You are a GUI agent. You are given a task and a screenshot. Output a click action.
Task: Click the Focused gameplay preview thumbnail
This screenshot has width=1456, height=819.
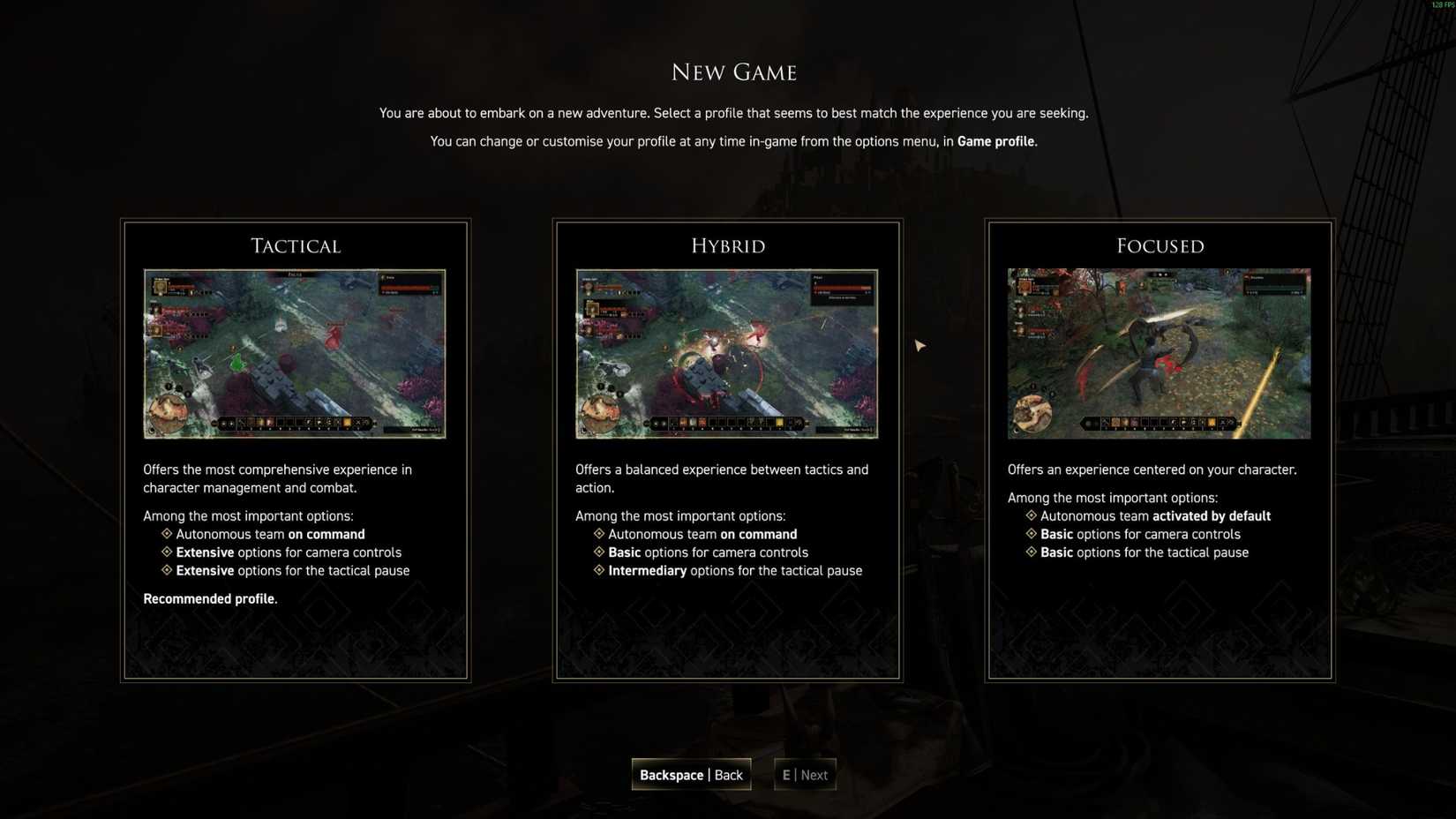[1159, 353]
